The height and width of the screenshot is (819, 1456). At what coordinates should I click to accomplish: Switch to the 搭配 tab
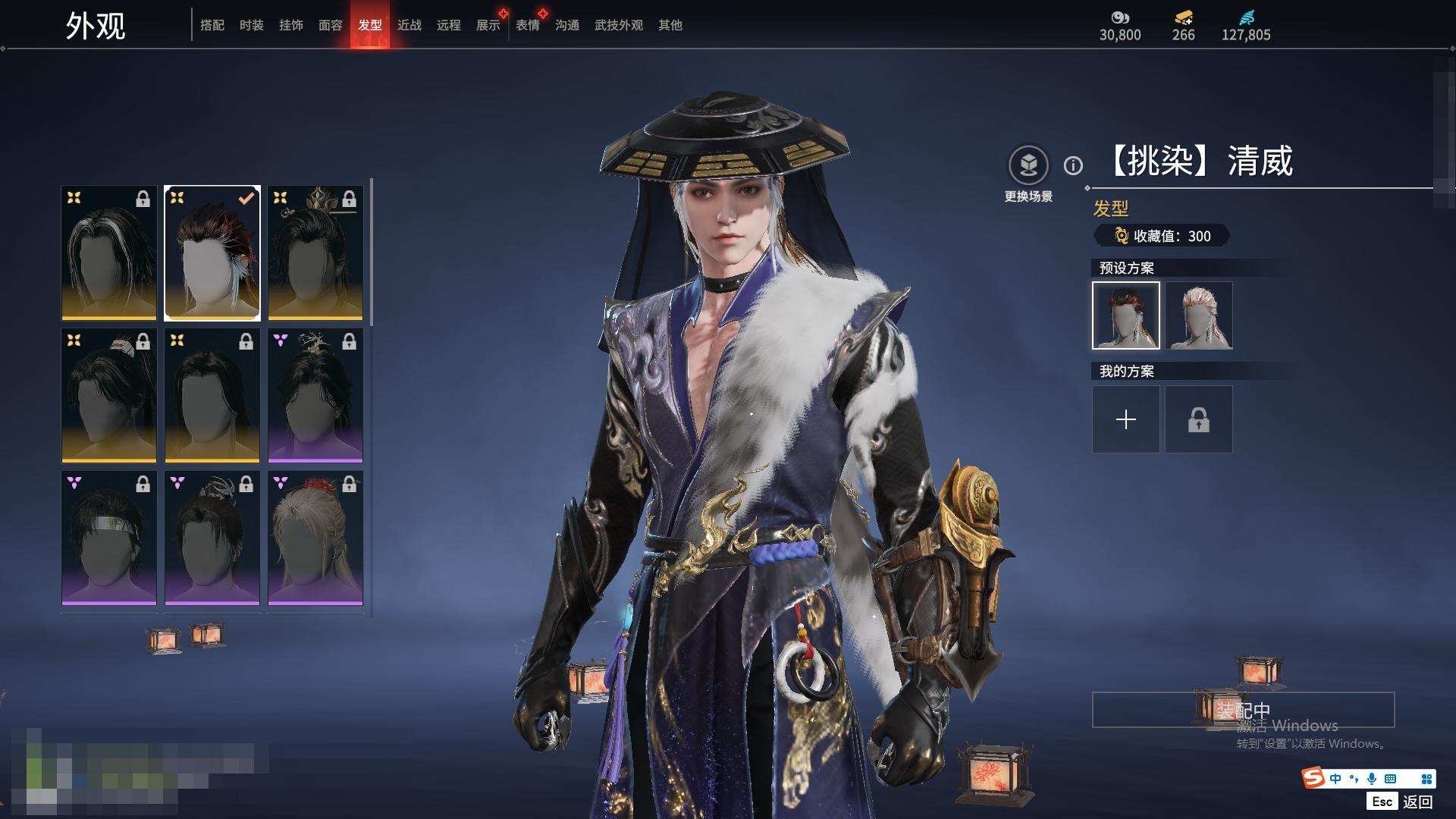(x=212, y=25)
